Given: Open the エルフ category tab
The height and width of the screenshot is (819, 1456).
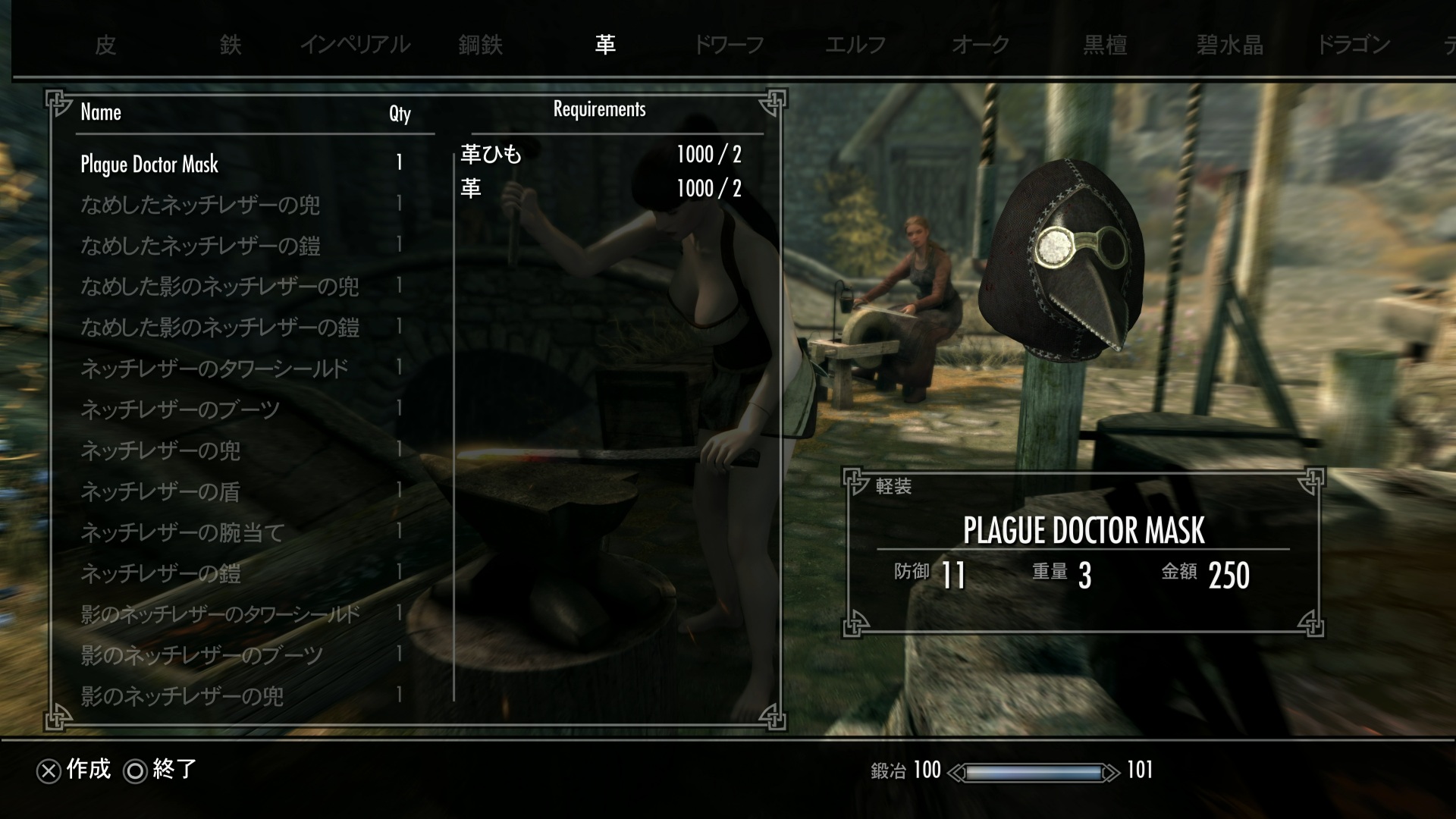Looking at the screenshot, I should tap(855, 45).
